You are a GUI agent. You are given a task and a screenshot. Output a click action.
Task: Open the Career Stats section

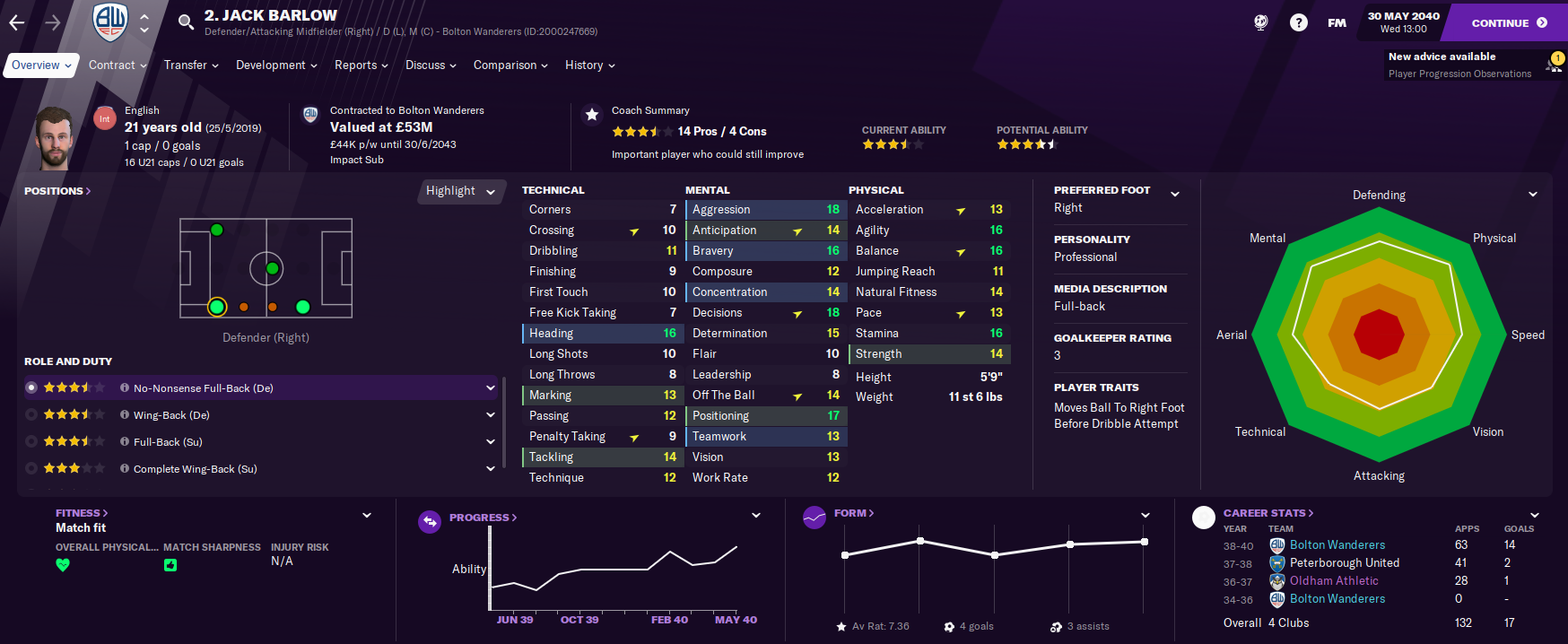click(1267, 513)
